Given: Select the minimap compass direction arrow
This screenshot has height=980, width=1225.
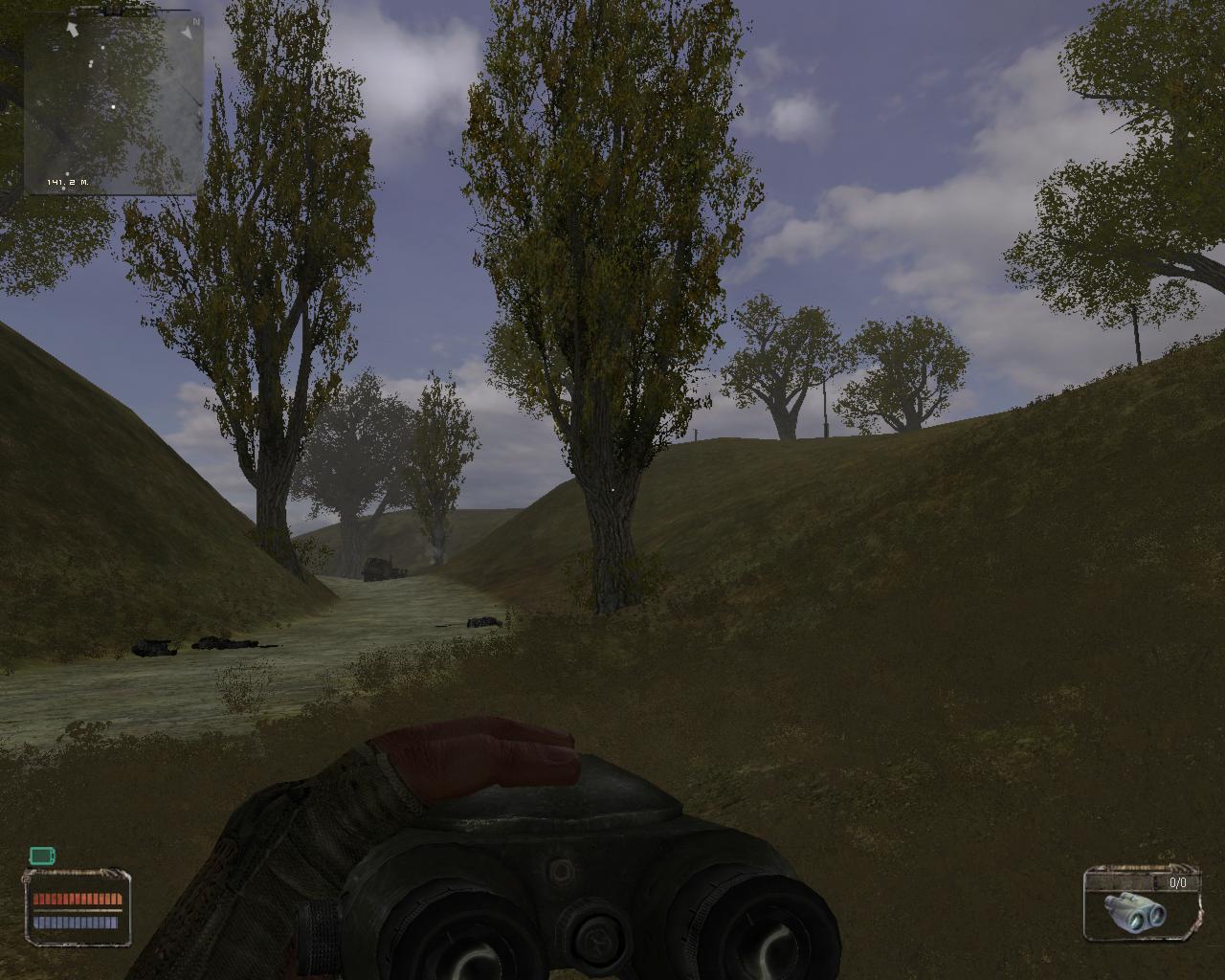Looking at the screenshot, I should pyautogui.click(x=189, y=32).
